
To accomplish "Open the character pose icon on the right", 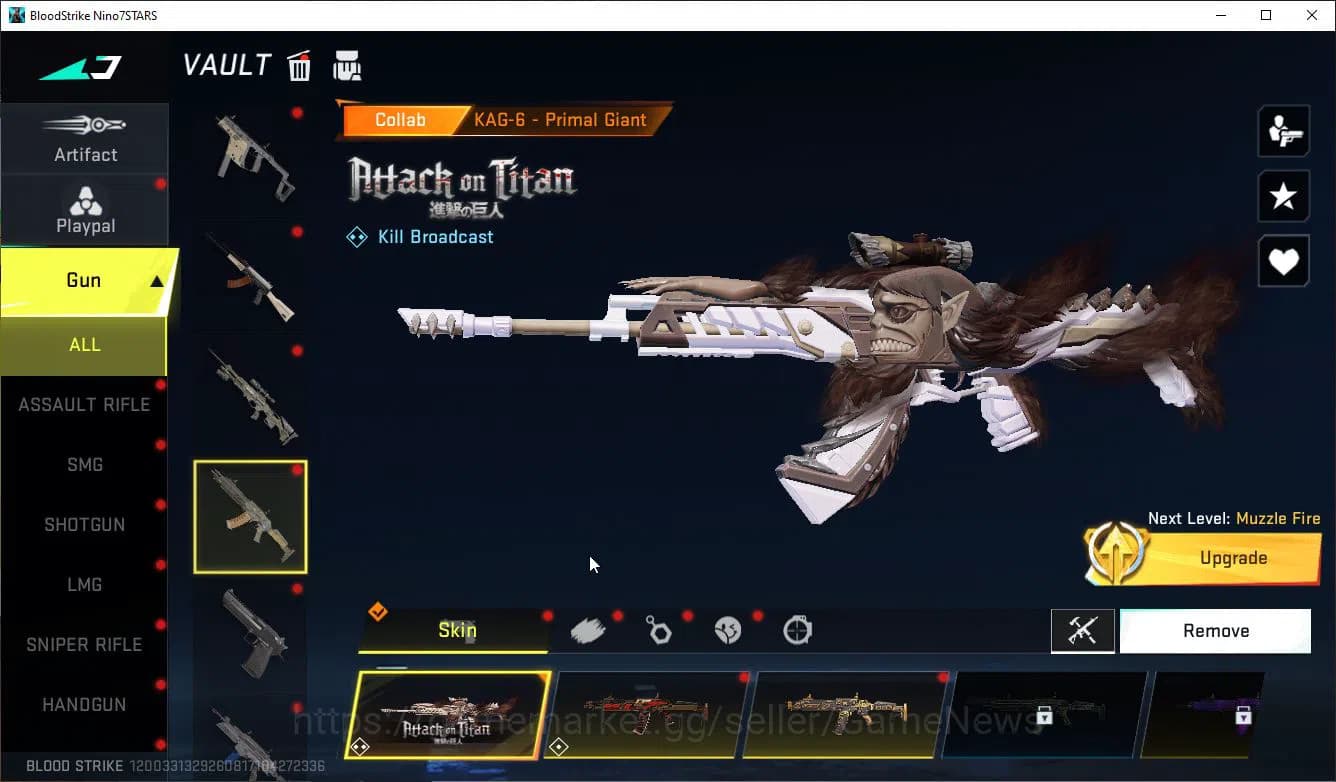I will click(x=1283, y=130).
